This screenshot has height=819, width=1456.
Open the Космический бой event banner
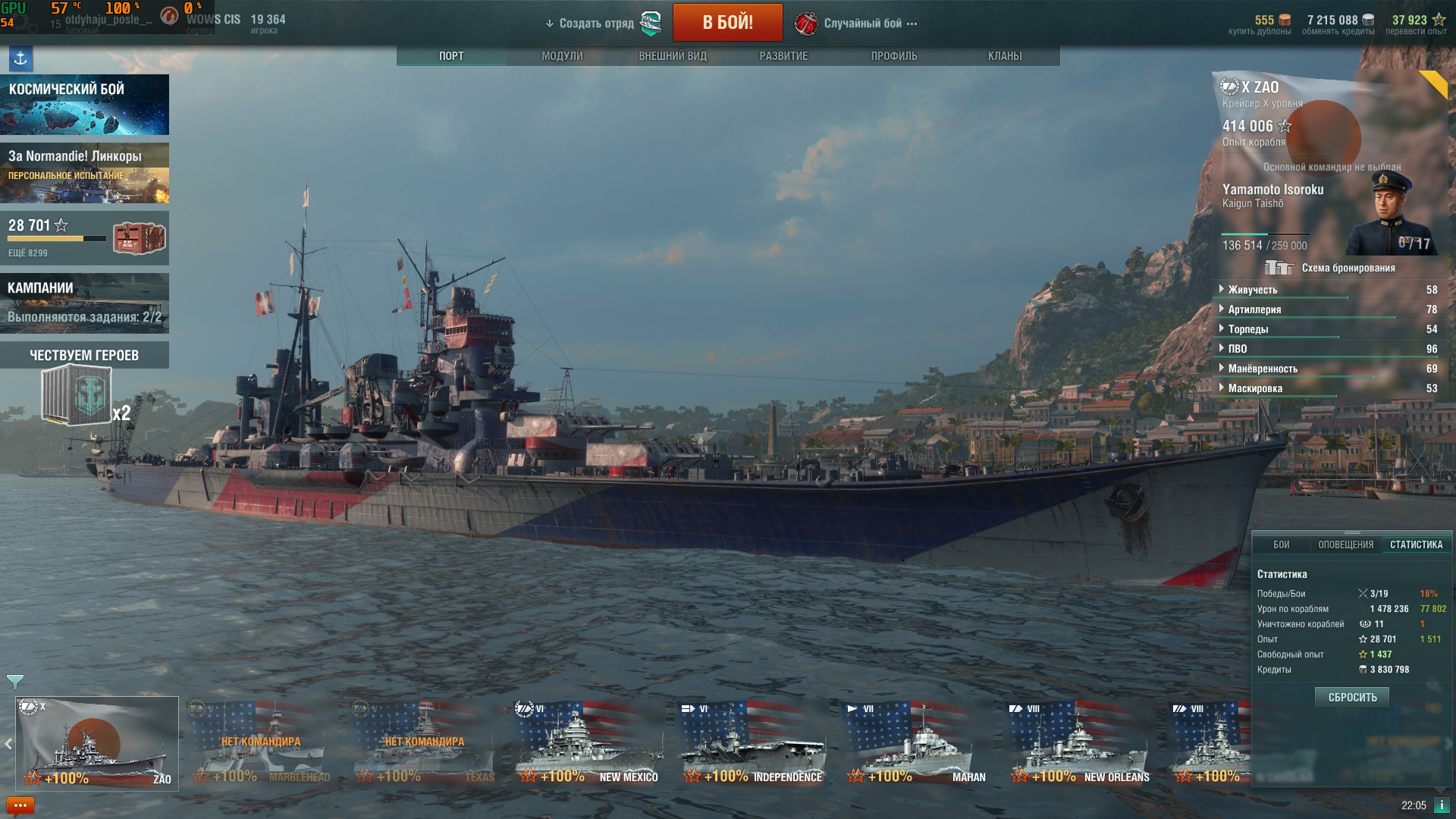coord(84,105)
